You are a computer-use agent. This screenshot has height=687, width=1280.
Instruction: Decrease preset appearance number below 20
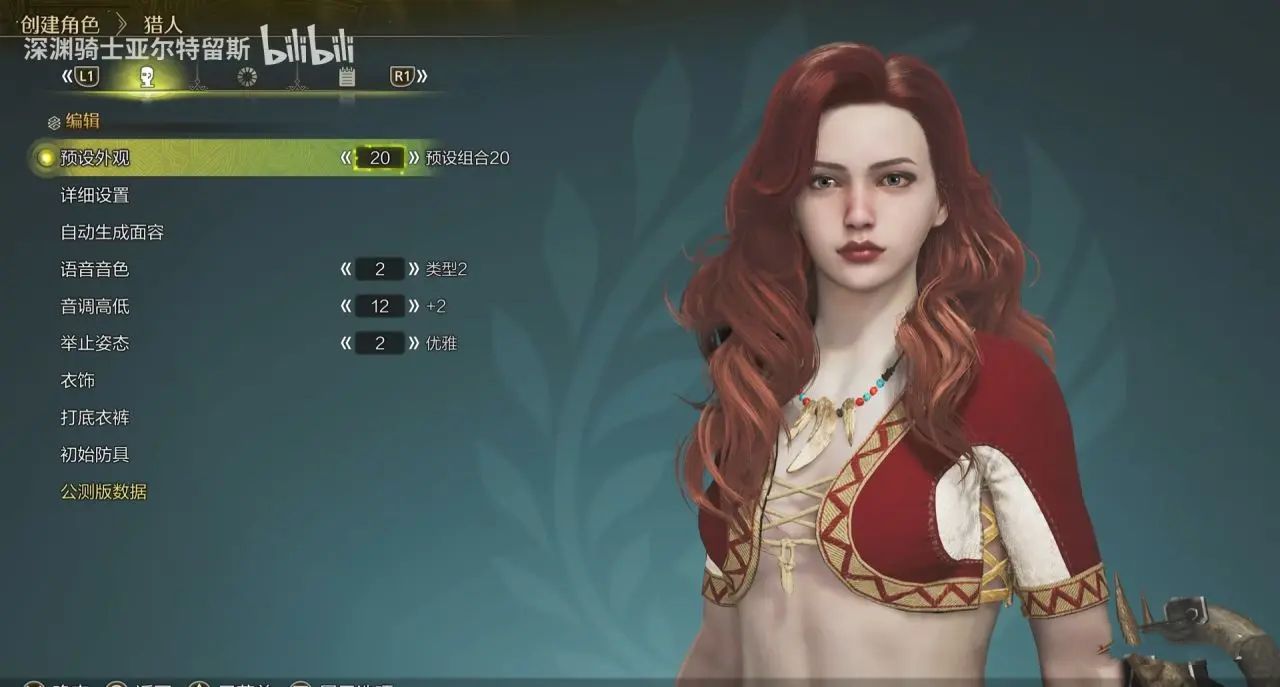point(346,158)
